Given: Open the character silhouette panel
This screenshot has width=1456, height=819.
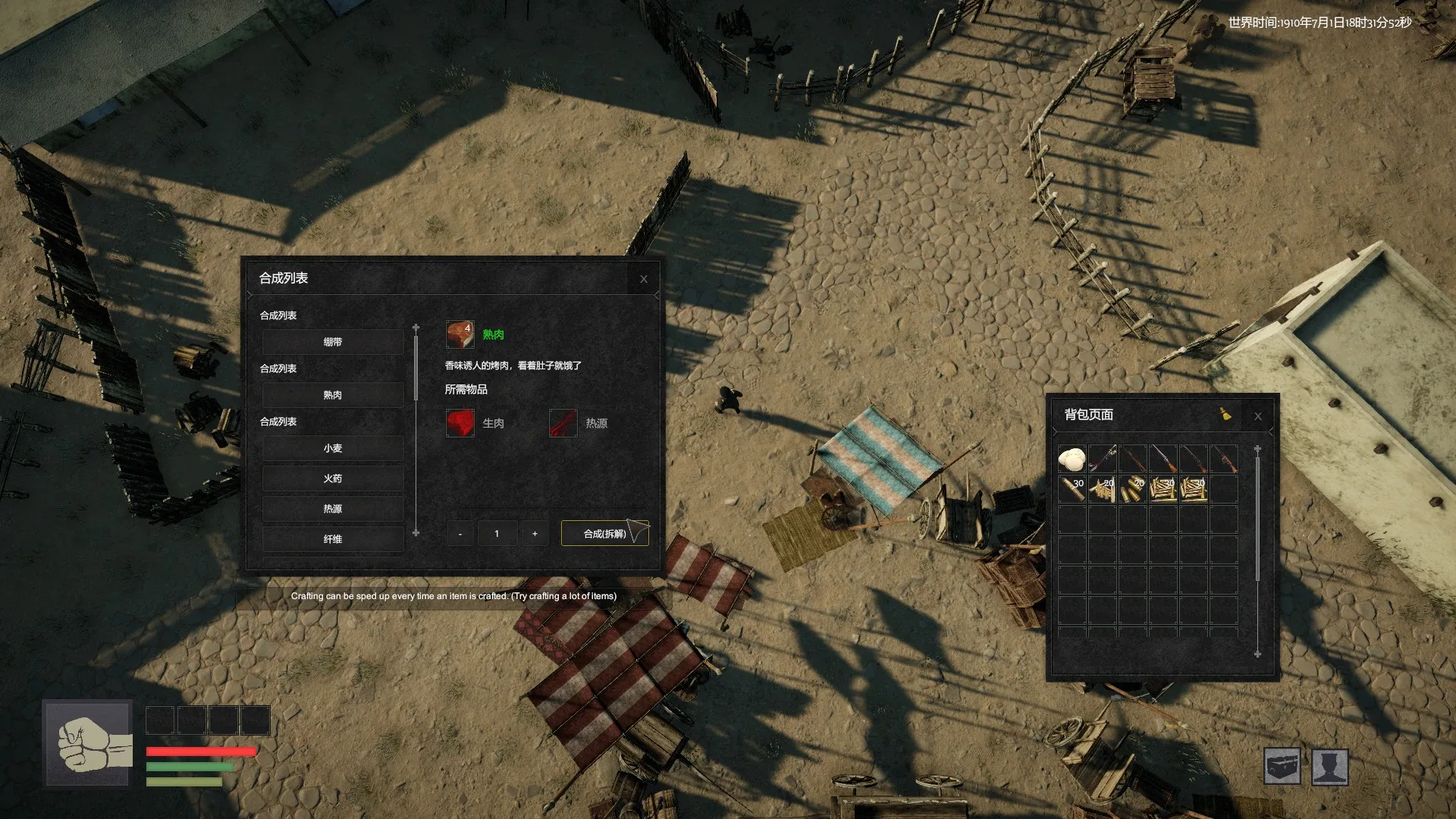Looking at the screenshot, I should (1330, 767).
